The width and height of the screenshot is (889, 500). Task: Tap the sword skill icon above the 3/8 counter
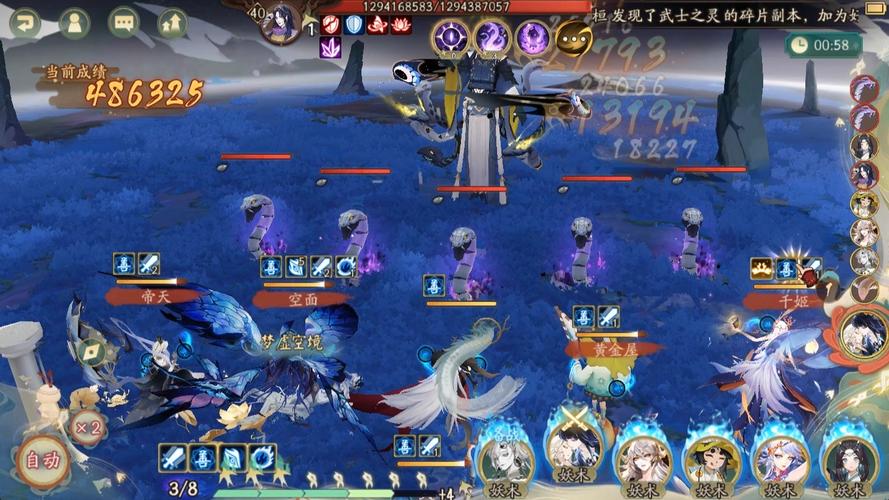173,458
